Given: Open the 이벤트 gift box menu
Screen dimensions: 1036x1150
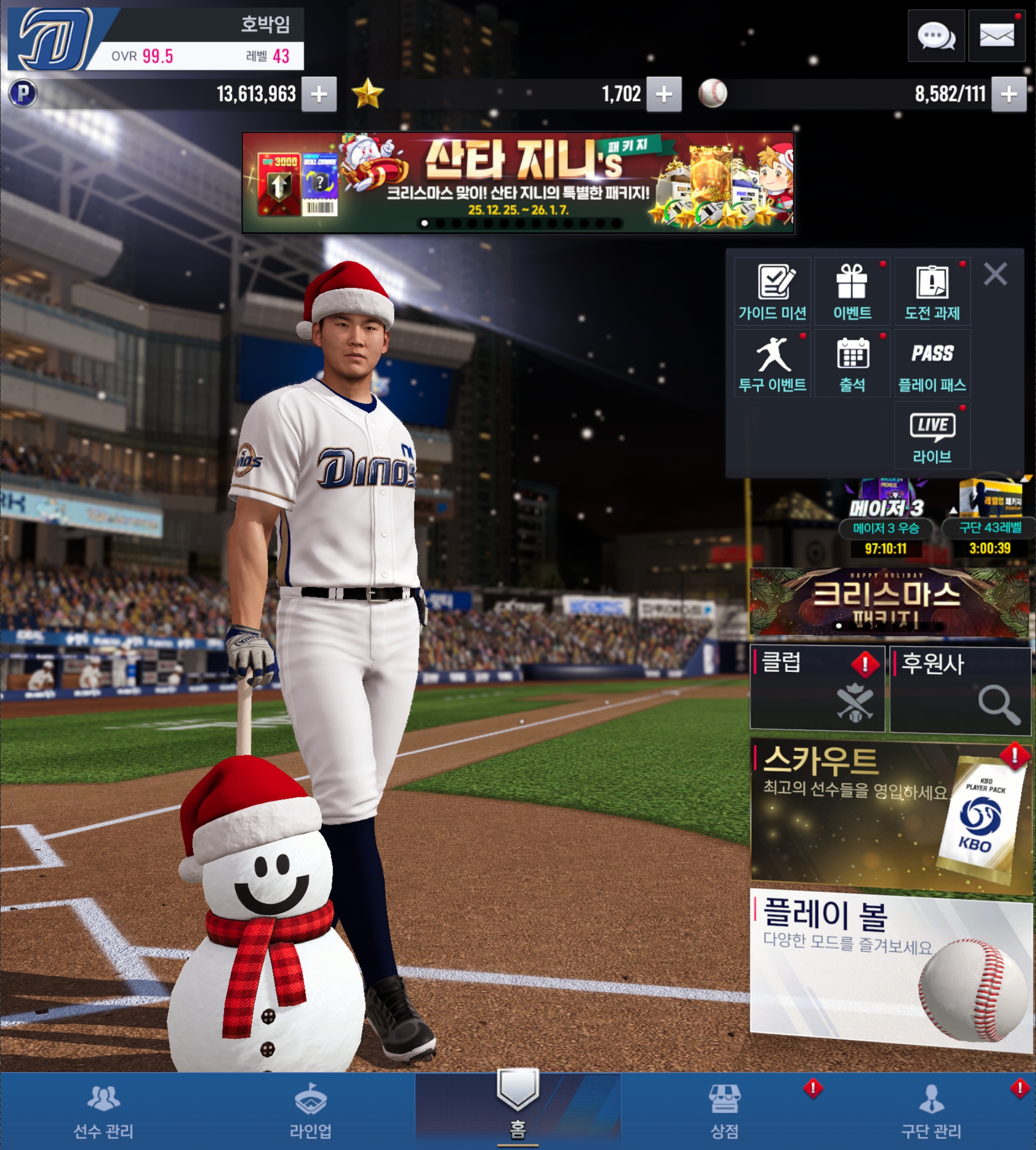Looking at the screenshot, I should pos(852,292).
